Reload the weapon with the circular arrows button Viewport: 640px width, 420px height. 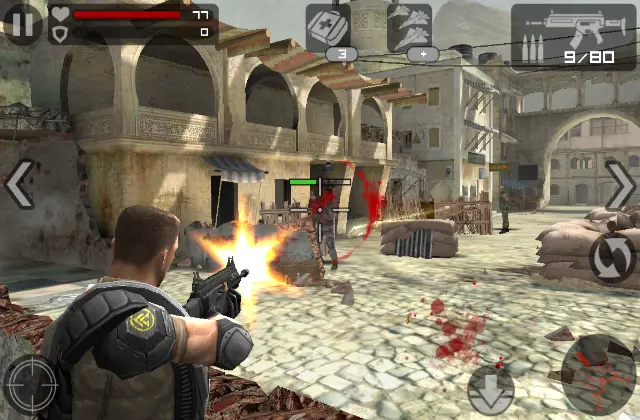coord(611,257)
